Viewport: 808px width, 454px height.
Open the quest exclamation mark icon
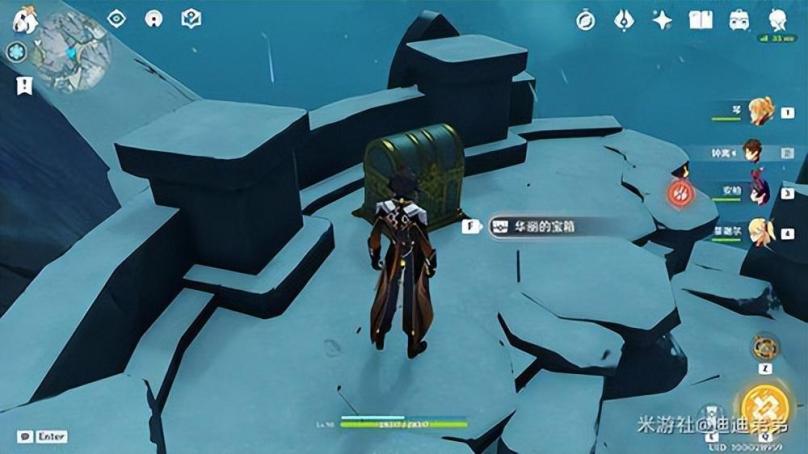click(x=23, y=85)
